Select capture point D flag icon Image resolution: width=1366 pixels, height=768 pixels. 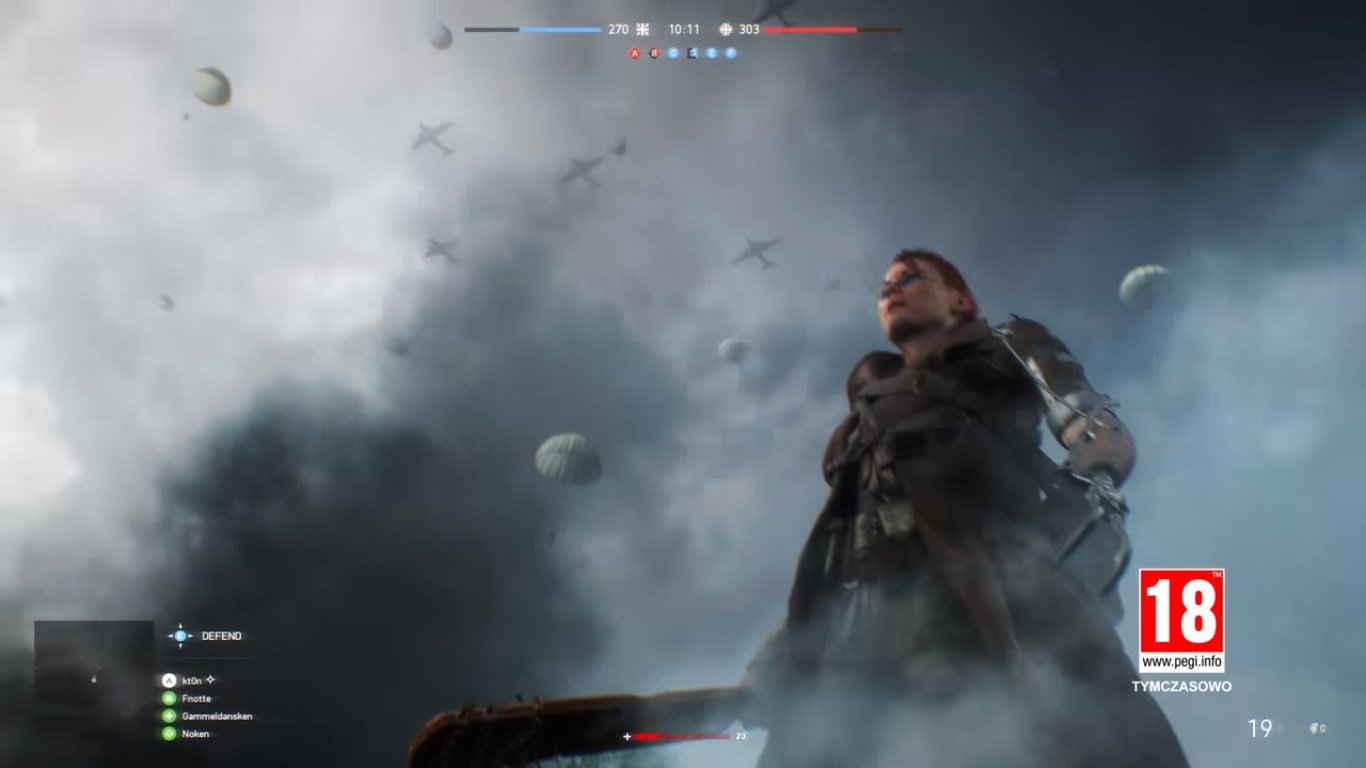[692, 53]
